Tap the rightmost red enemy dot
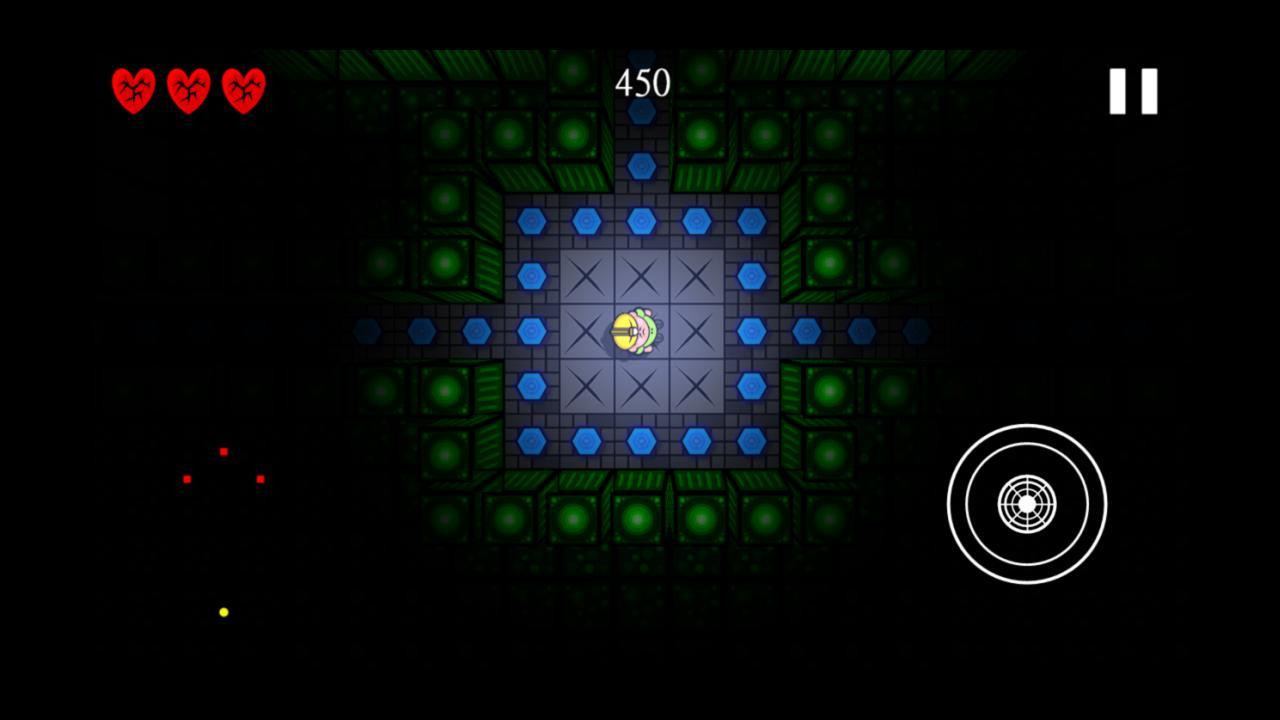This screenshot has height=720, width=1280. click(261, 479)
